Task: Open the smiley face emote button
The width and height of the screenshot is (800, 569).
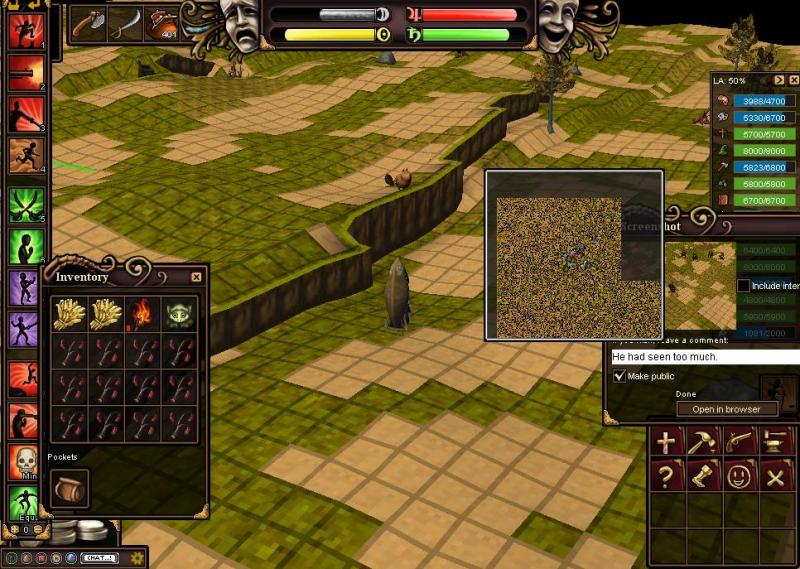Action: 738,476
